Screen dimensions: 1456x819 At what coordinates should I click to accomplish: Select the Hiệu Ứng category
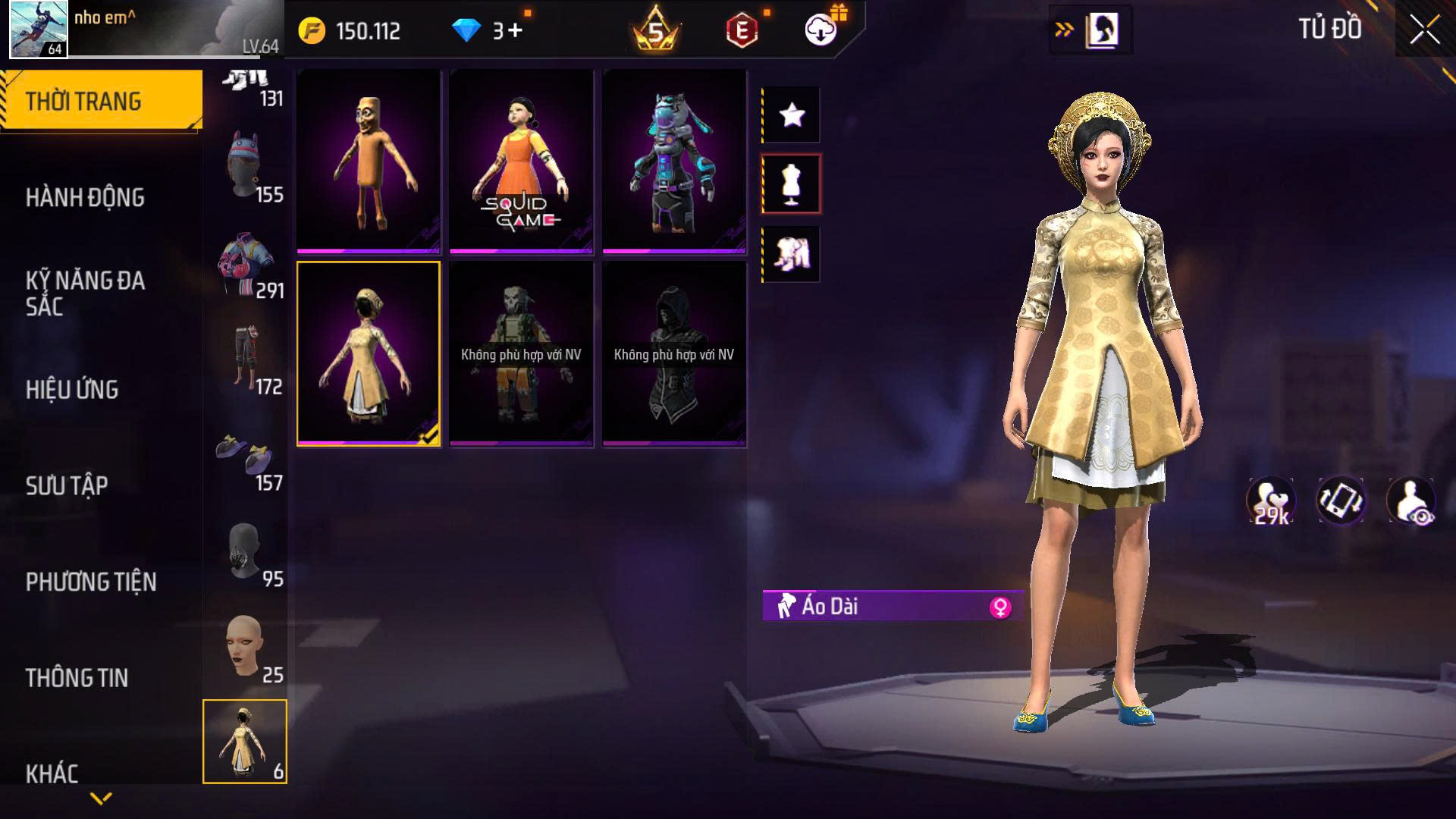click(72, 390)
